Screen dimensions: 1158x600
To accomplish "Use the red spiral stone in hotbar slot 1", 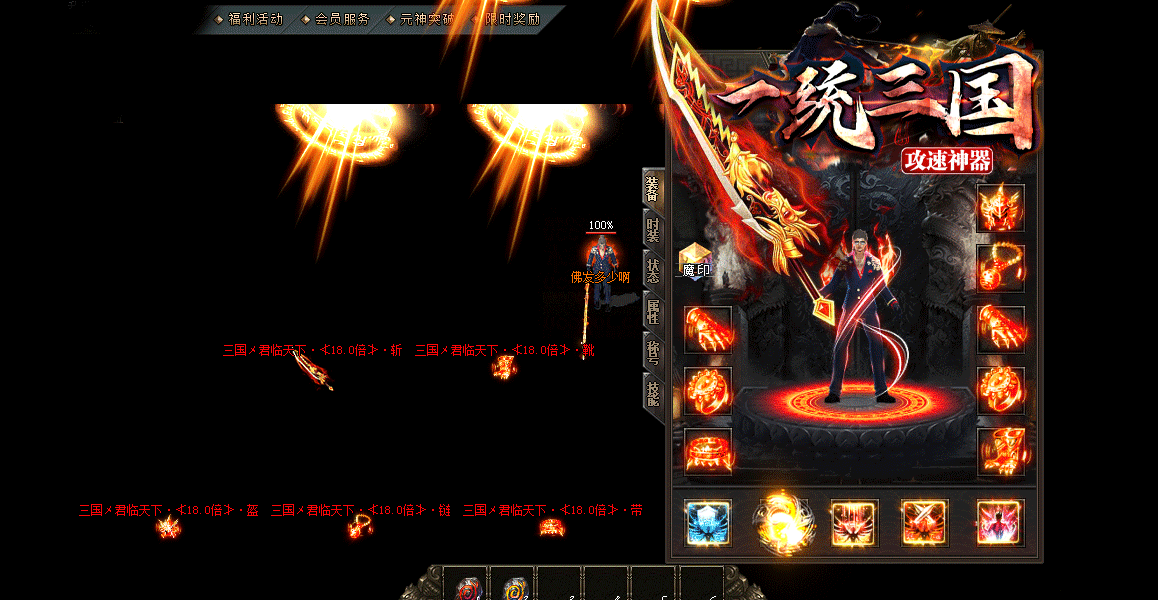I will (x=465, y=588).
